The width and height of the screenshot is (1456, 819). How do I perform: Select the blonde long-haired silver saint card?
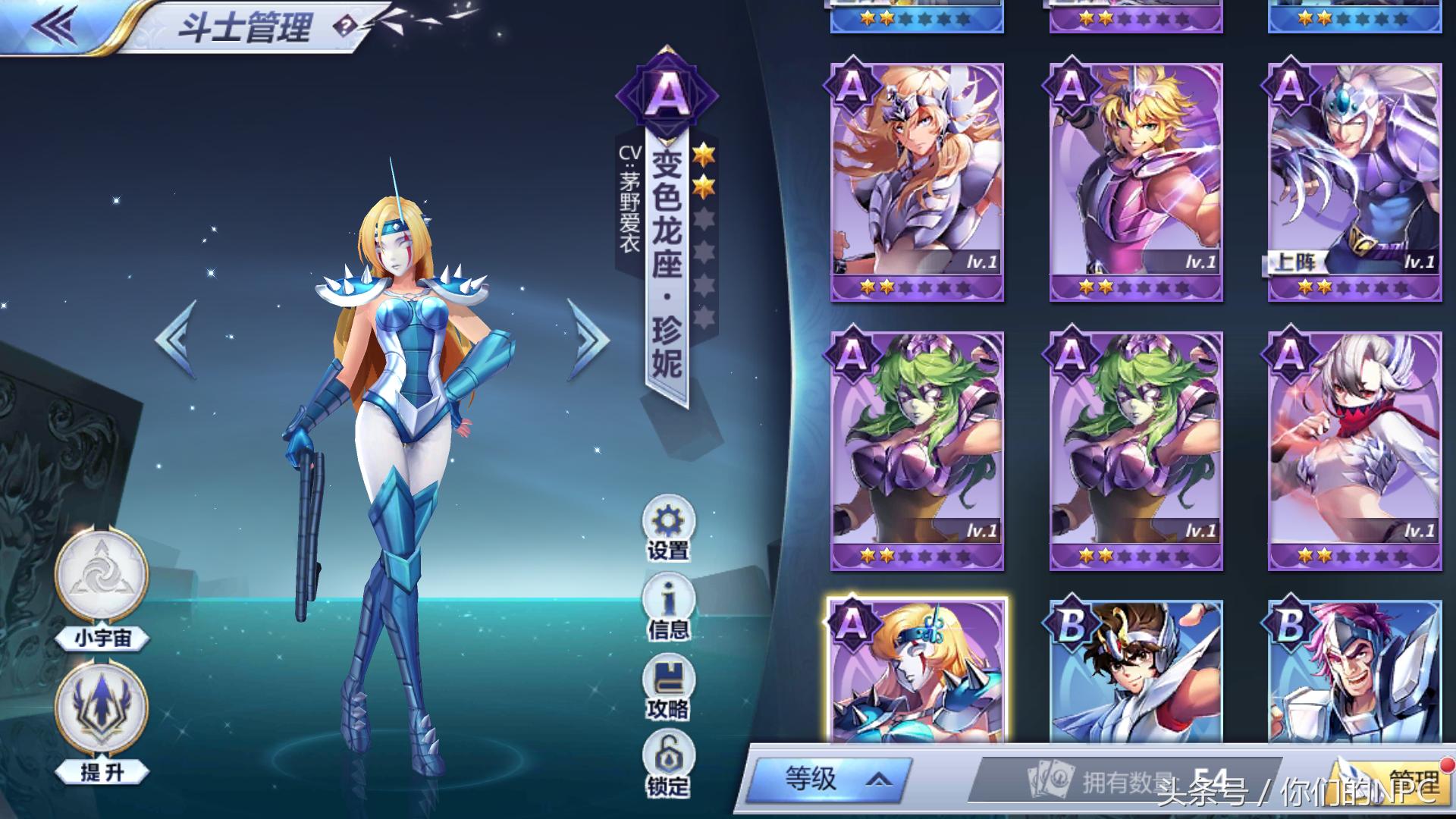(917, 182)
